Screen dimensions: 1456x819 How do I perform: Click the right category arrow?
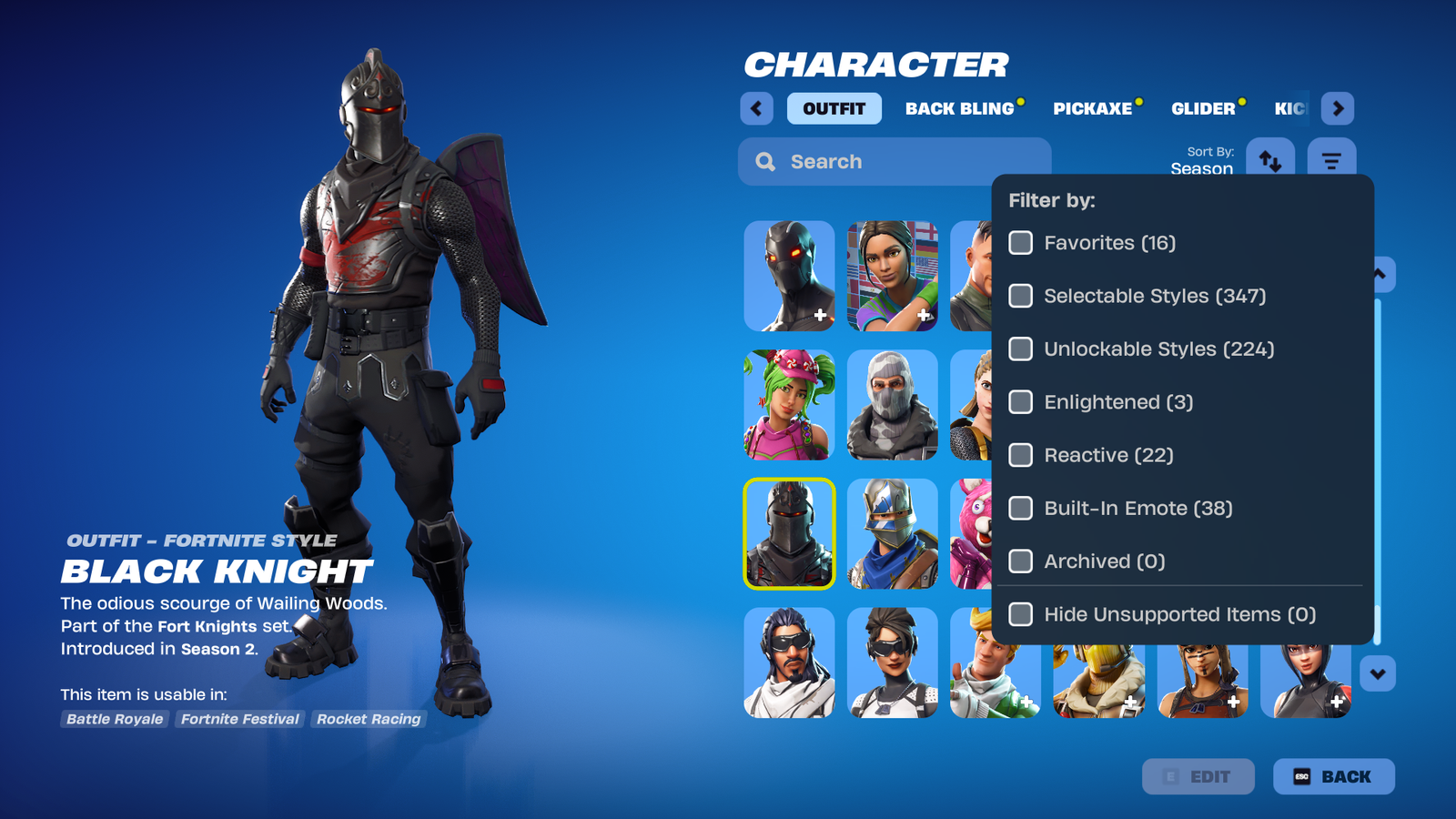point(1338,108)
